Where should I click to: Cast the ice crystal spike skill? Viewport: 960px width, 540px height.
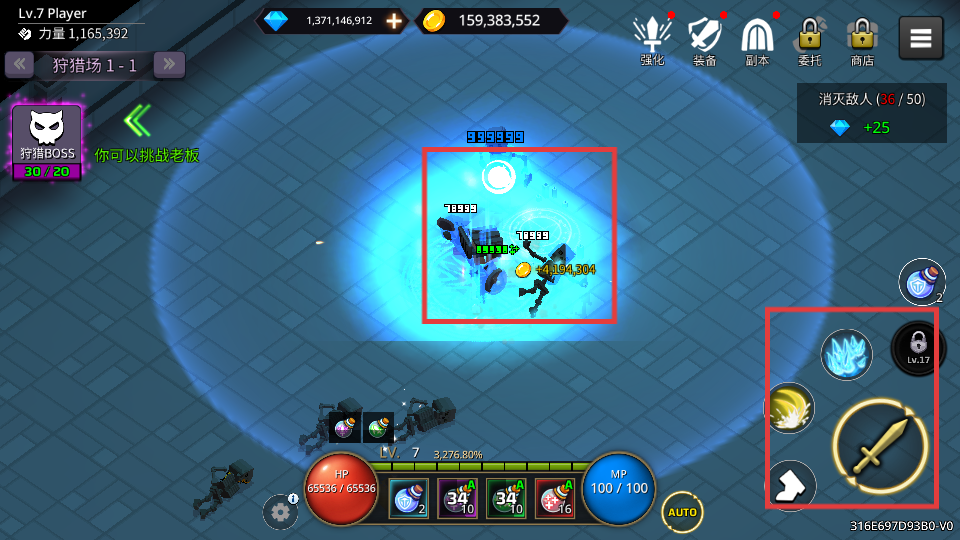[847, 355]
